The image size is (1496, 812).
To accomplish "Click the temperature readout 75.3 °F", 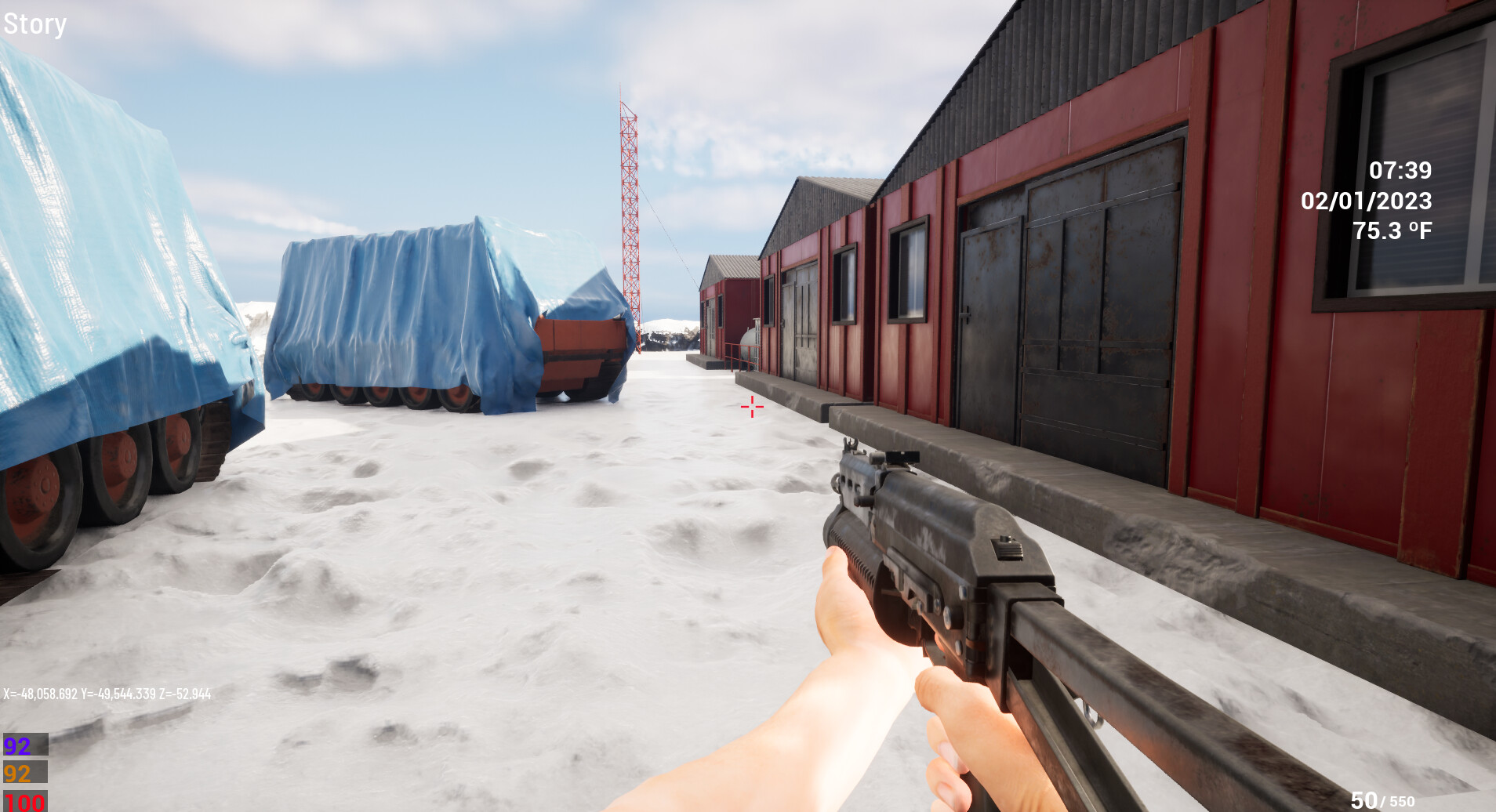I will (x=1393, y=230).
